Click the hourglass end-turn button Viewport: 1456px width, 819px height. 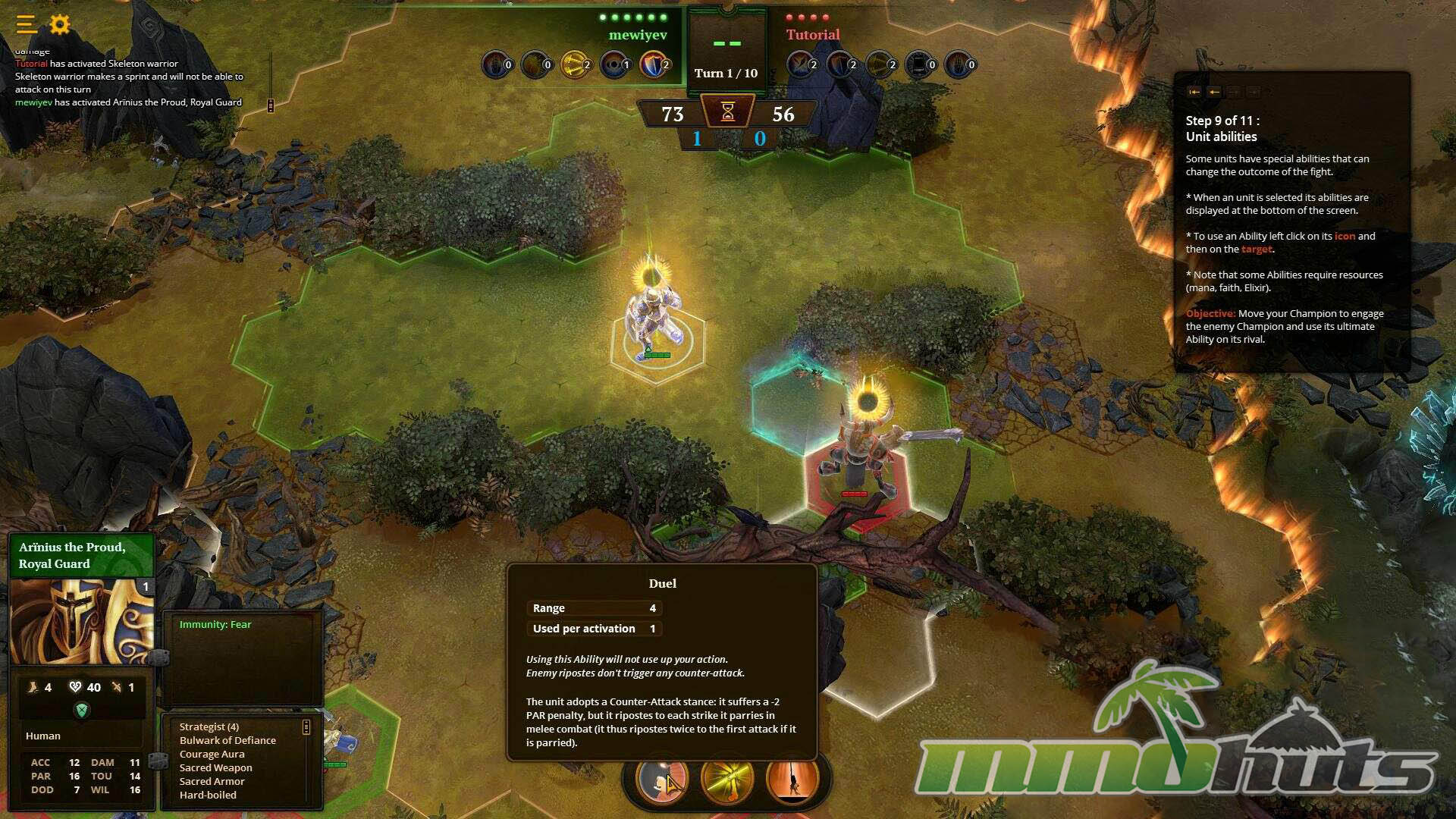click(727, 112)
